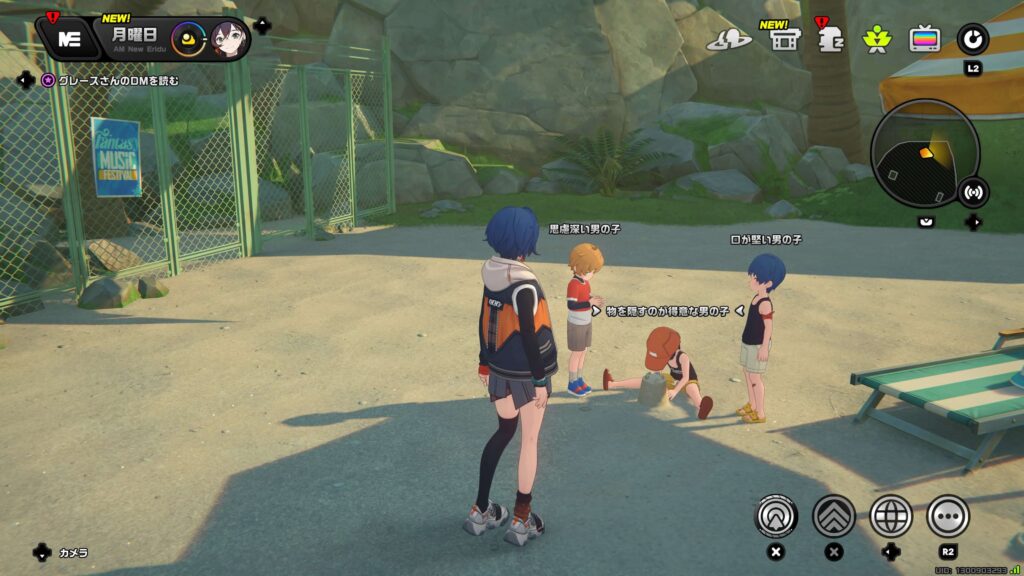Screen dimensions: 1024x576
Task: Open the three-dots more options button
Action: [948, 516]
